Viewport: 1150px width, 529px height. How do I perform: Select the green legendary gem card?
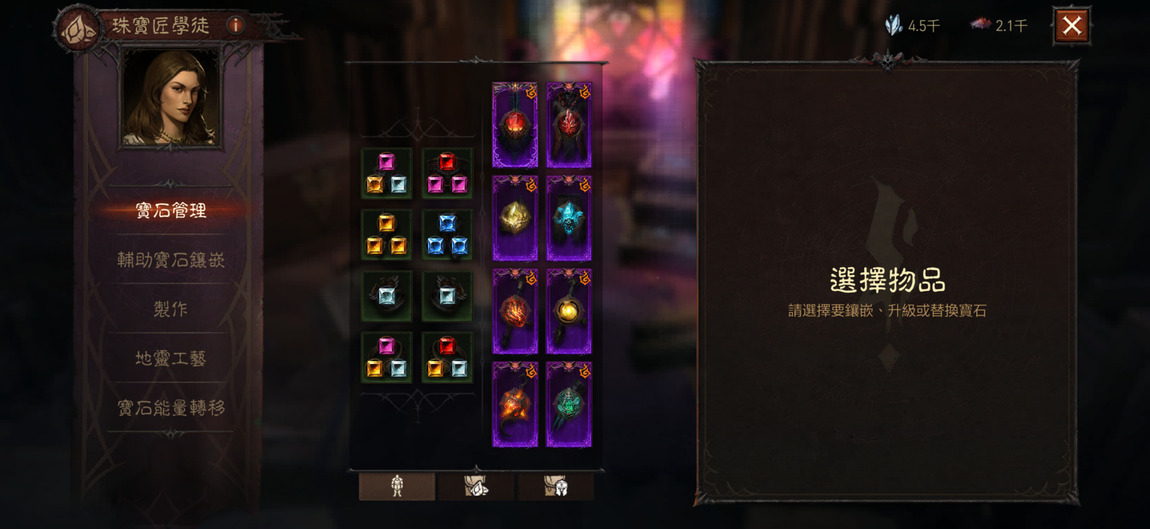pos(569,404)
